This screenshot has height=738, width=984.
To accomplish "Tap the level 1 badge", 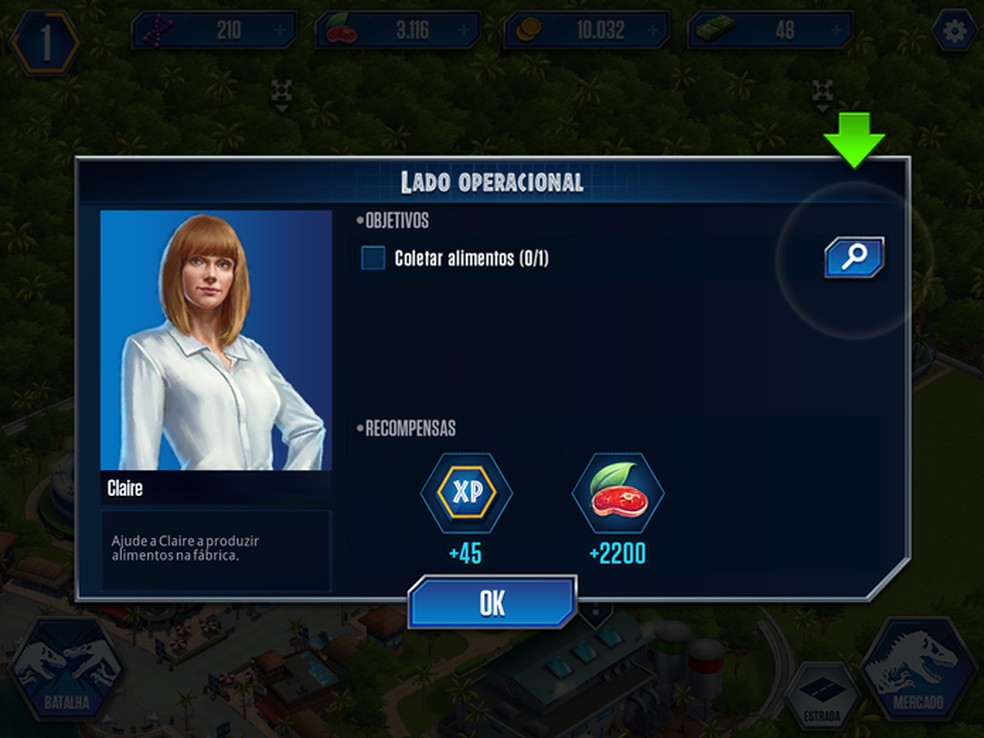I will [x=45, y=43].
